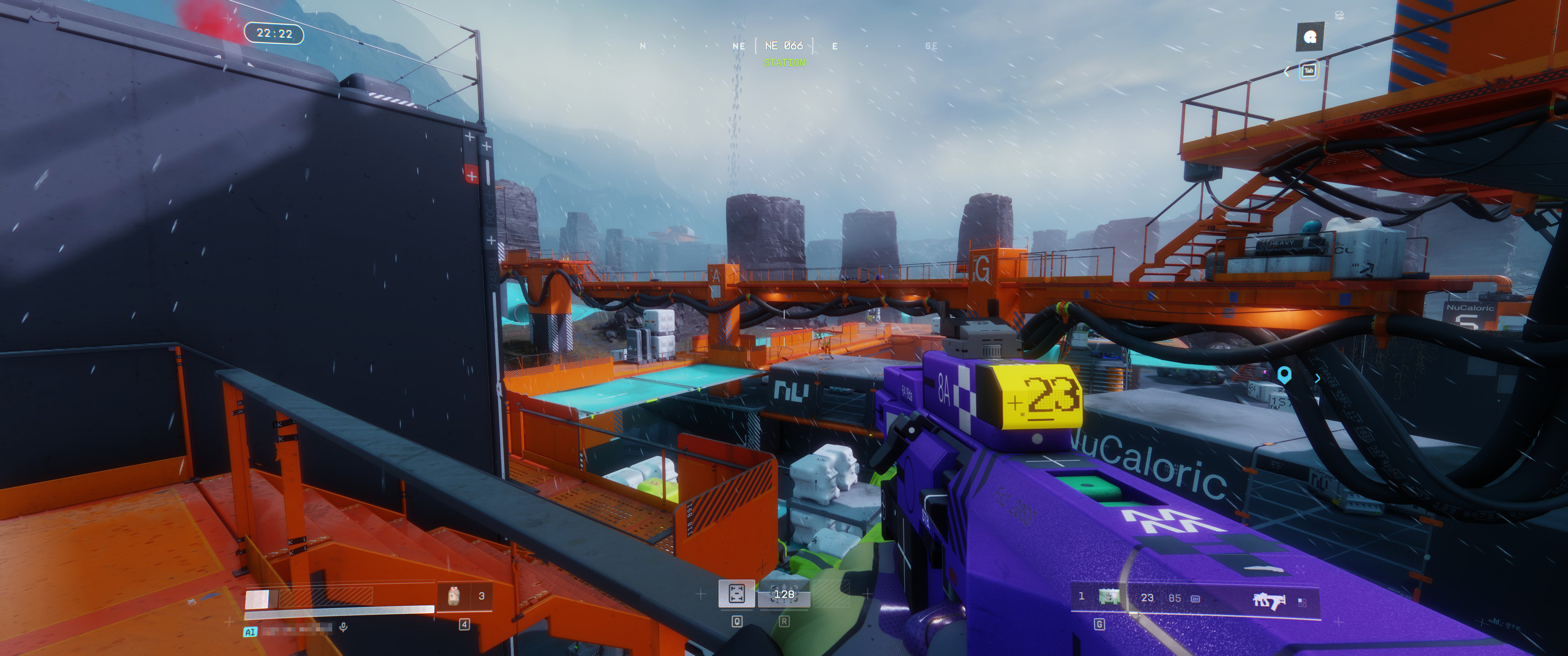Click the weapon slot grid indicator
1568x656 pixels.
1302,602
